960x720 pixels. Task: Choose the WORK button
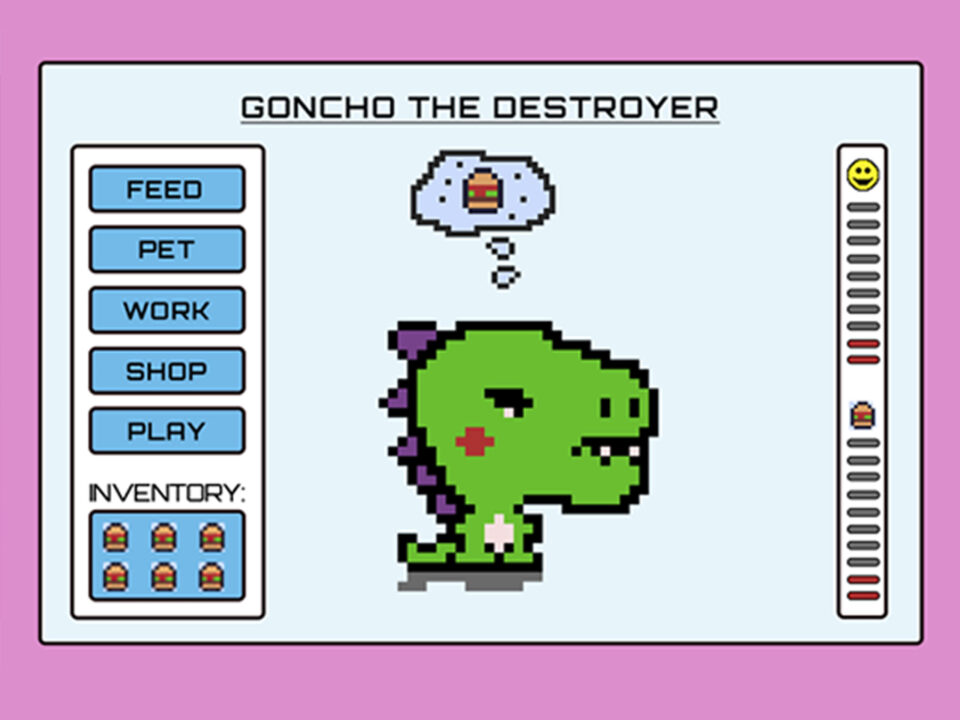[x=167, y=310]
